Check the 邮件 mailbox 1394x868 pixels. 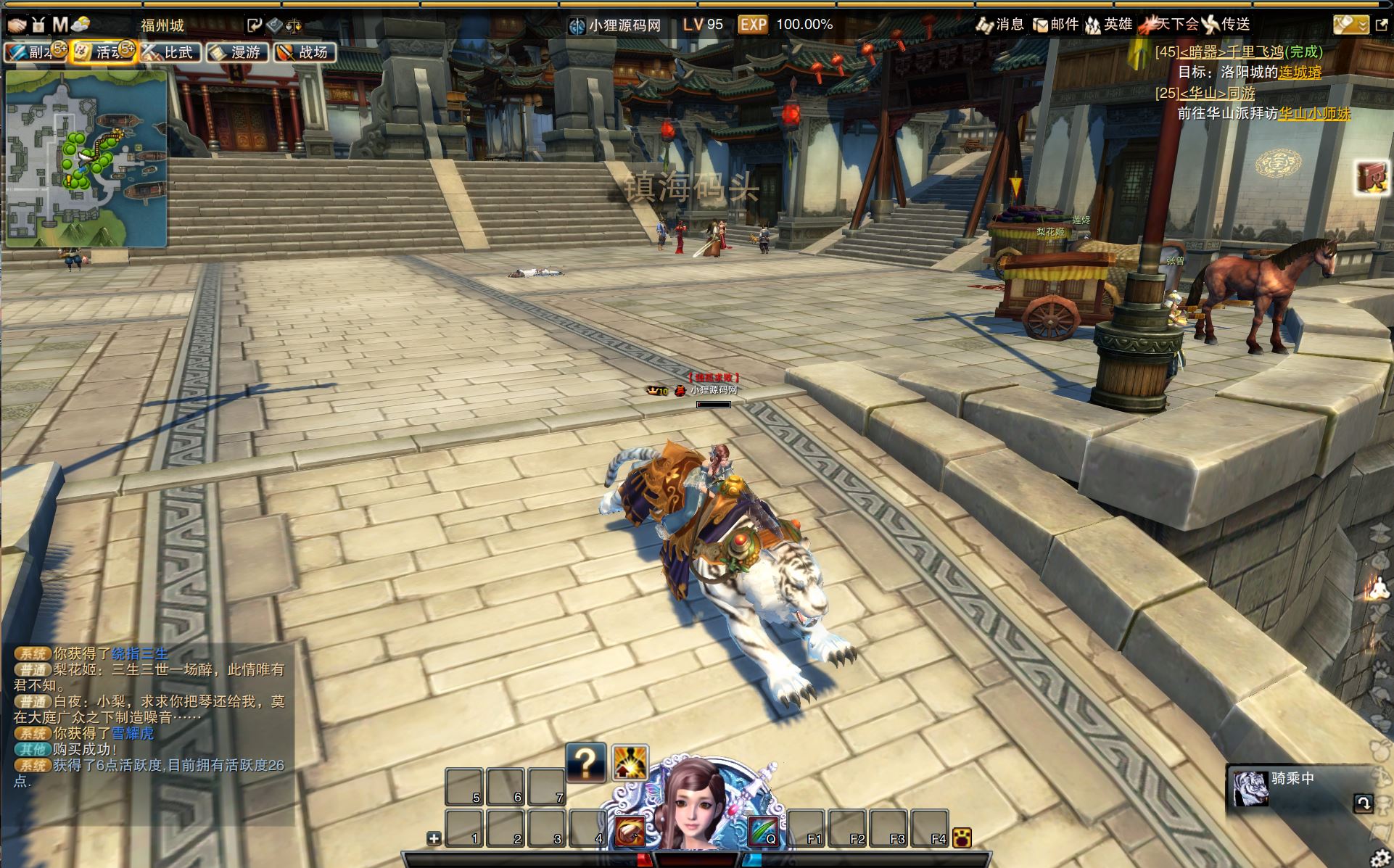click(1055, 25)
